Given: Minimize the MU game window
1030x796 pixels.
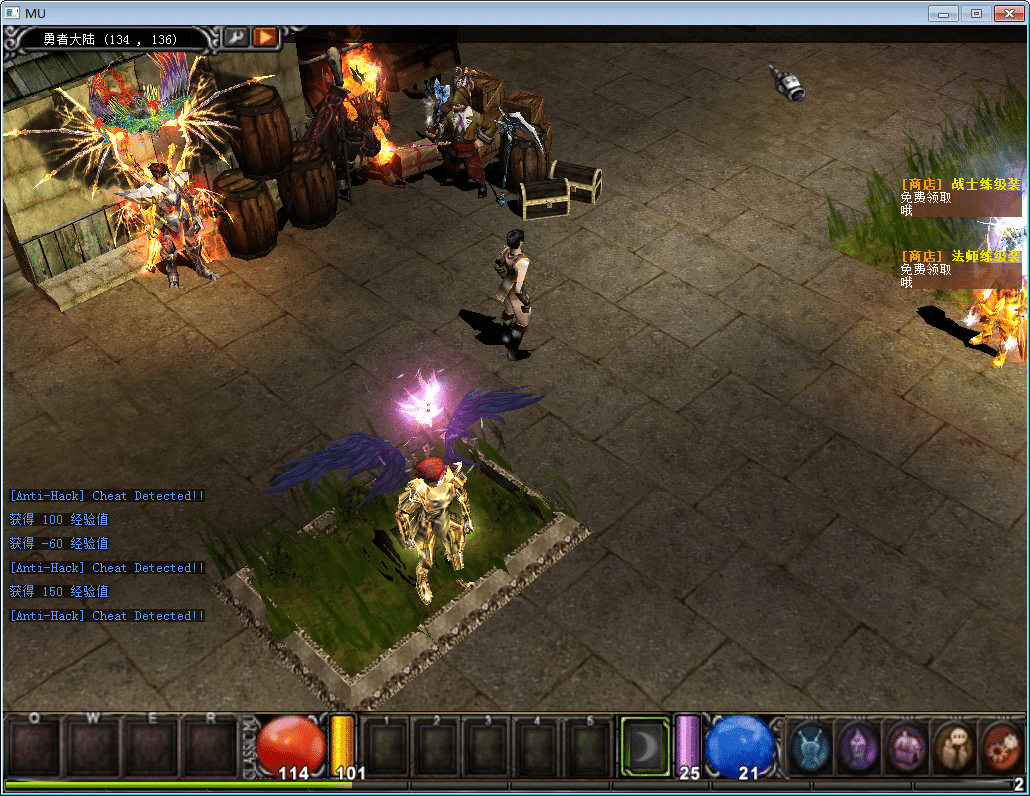Looking at the screenshot, I should click(943, 13).
